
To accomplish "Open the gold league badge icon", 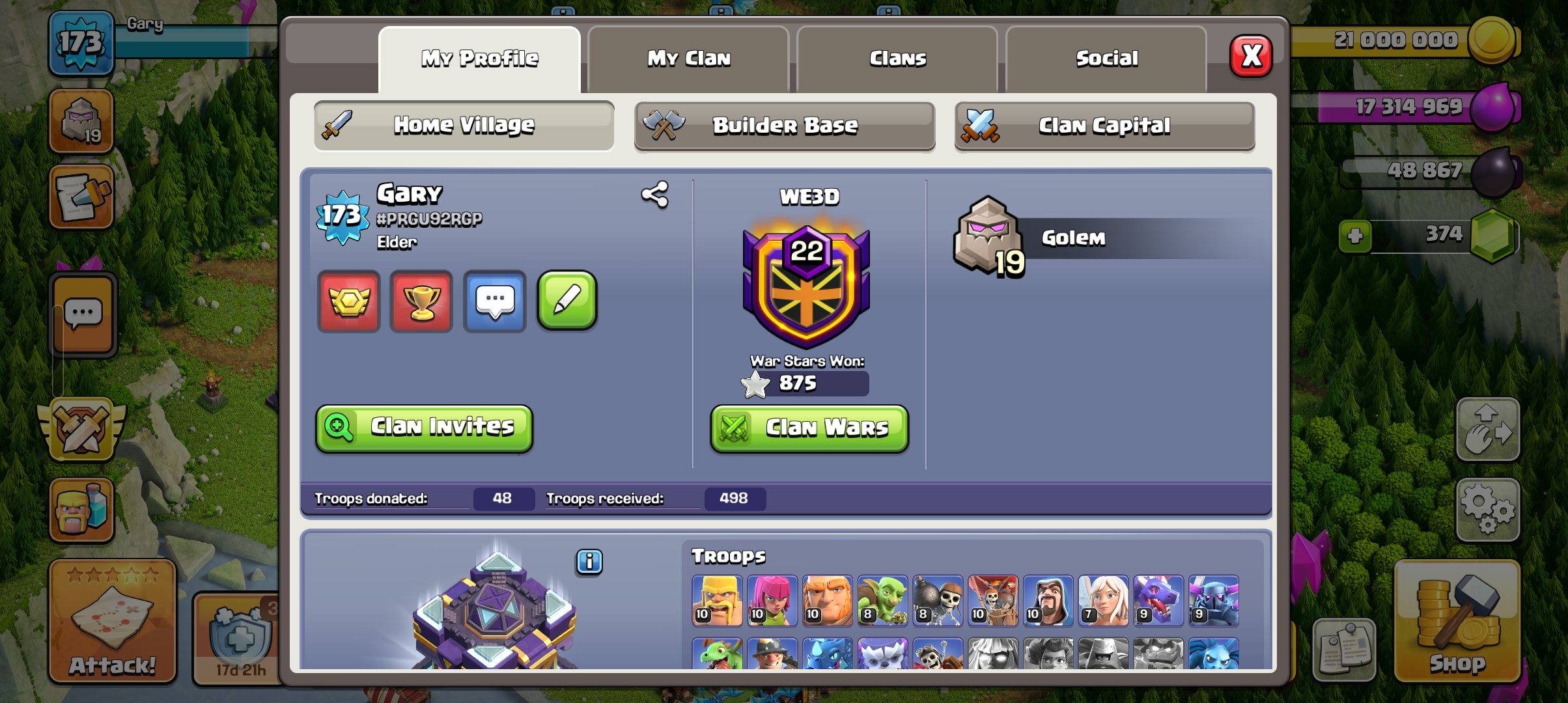I will (349, 301).
